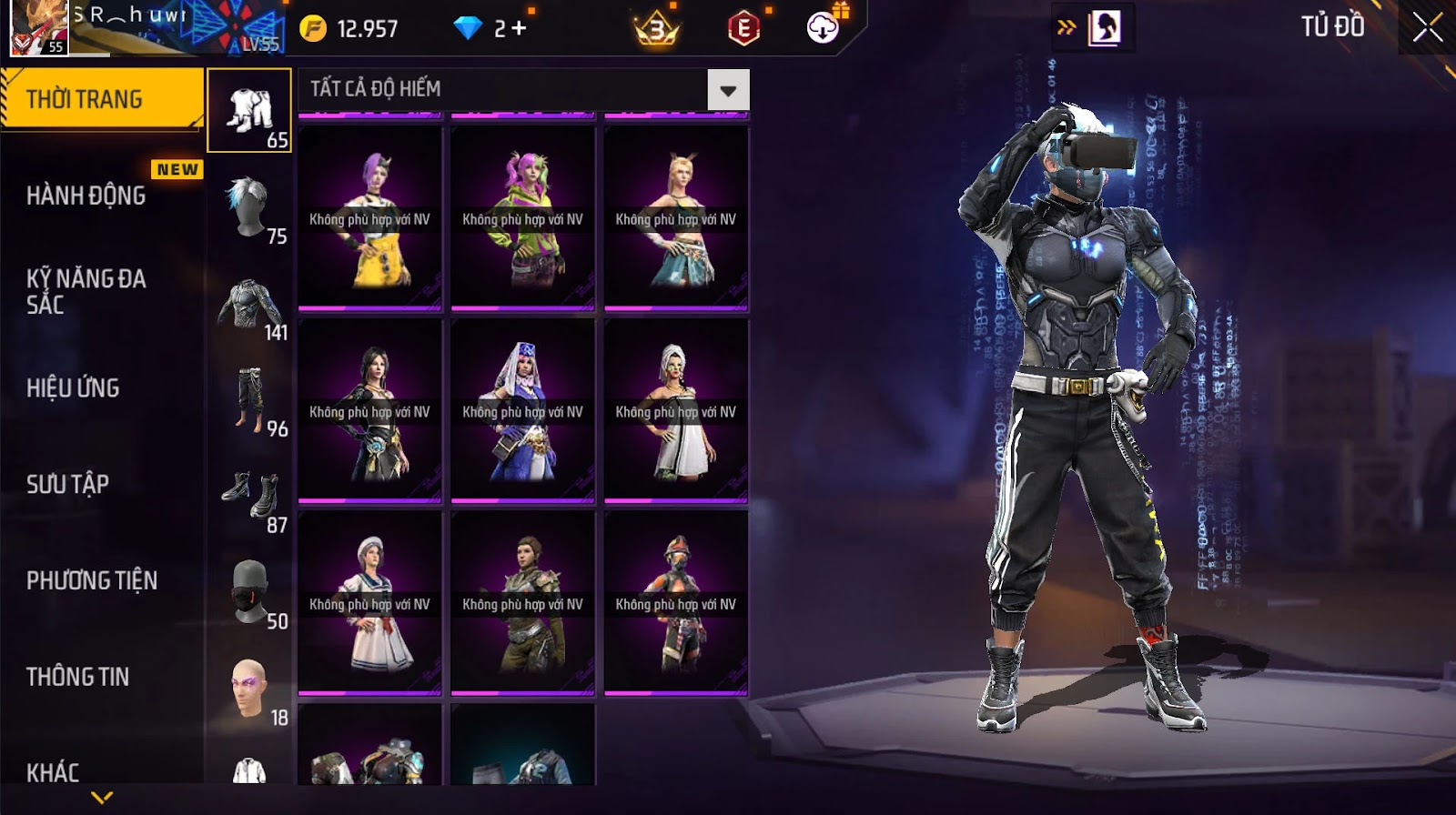Open the pants category with 96 items

click(249, 401)
